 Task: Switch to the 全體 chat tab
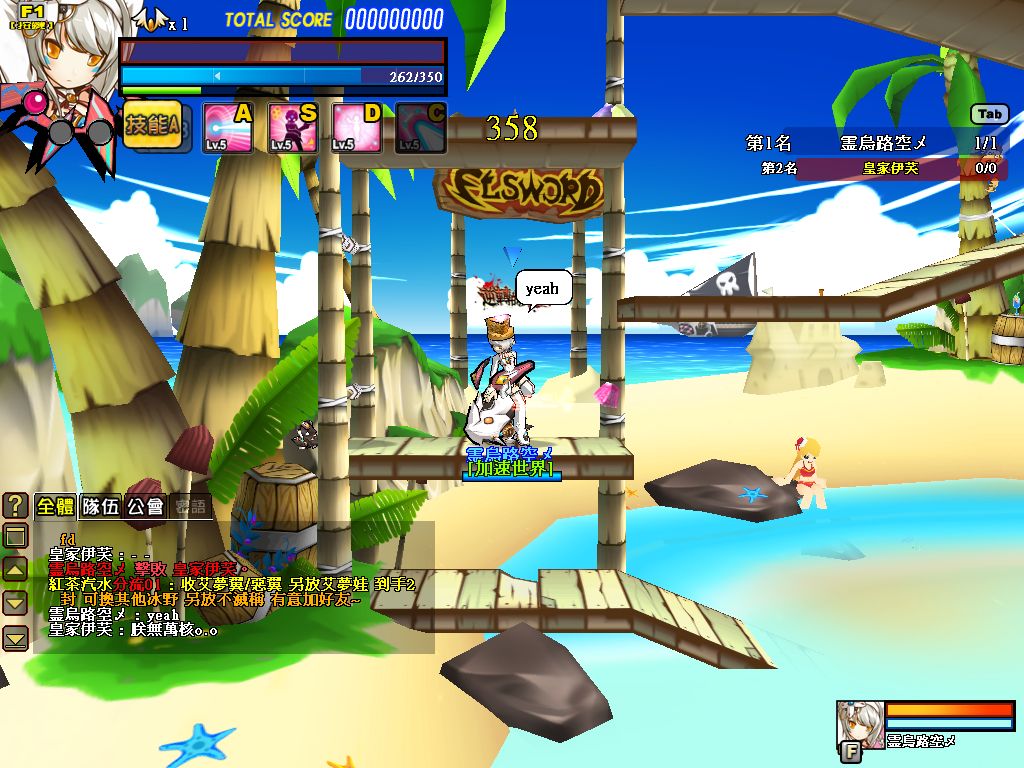[56, 506]
